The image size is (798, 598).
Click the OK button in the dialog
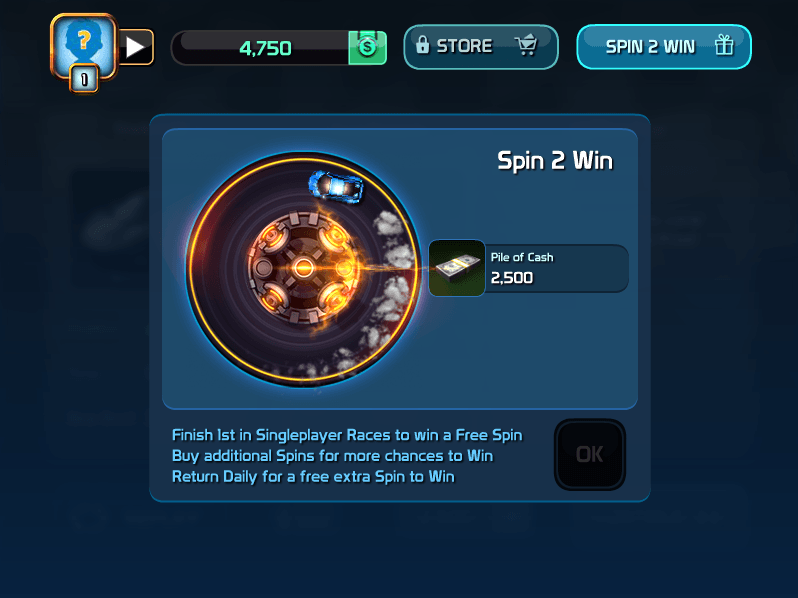point(589,455)
